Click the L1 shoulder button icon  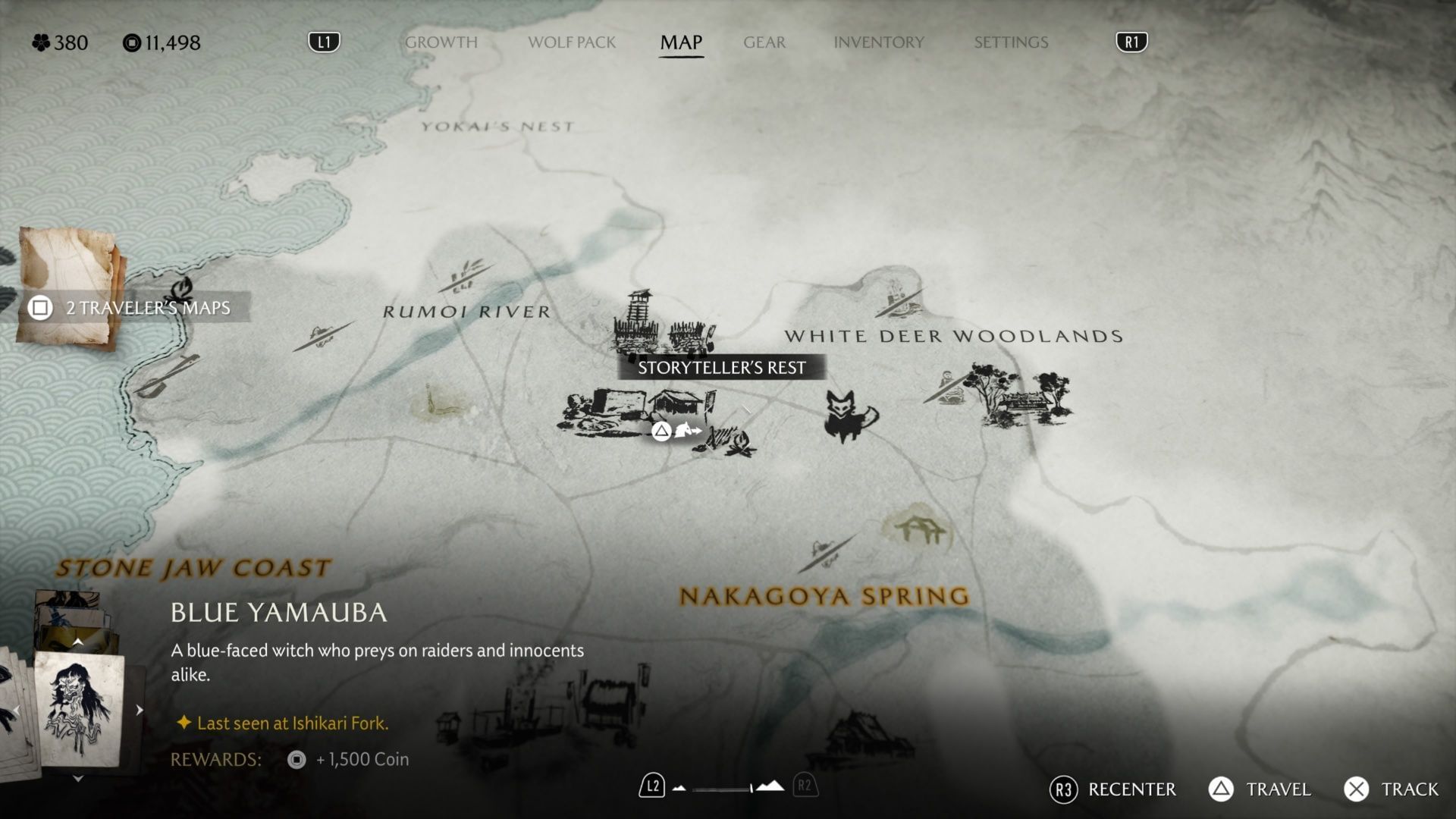(325, 42)
